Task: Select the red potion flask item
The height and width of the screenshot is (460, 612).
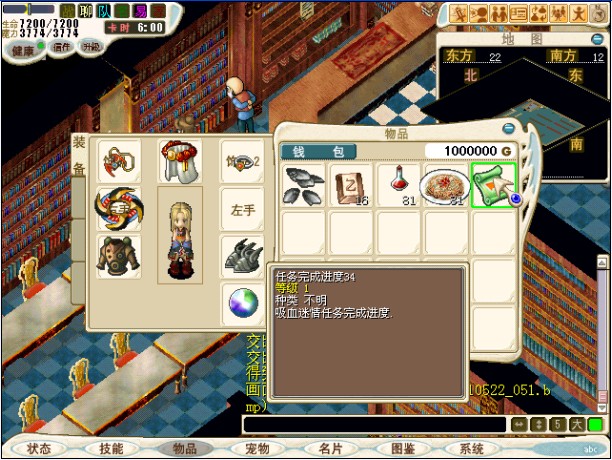Action: click(399, 185)
